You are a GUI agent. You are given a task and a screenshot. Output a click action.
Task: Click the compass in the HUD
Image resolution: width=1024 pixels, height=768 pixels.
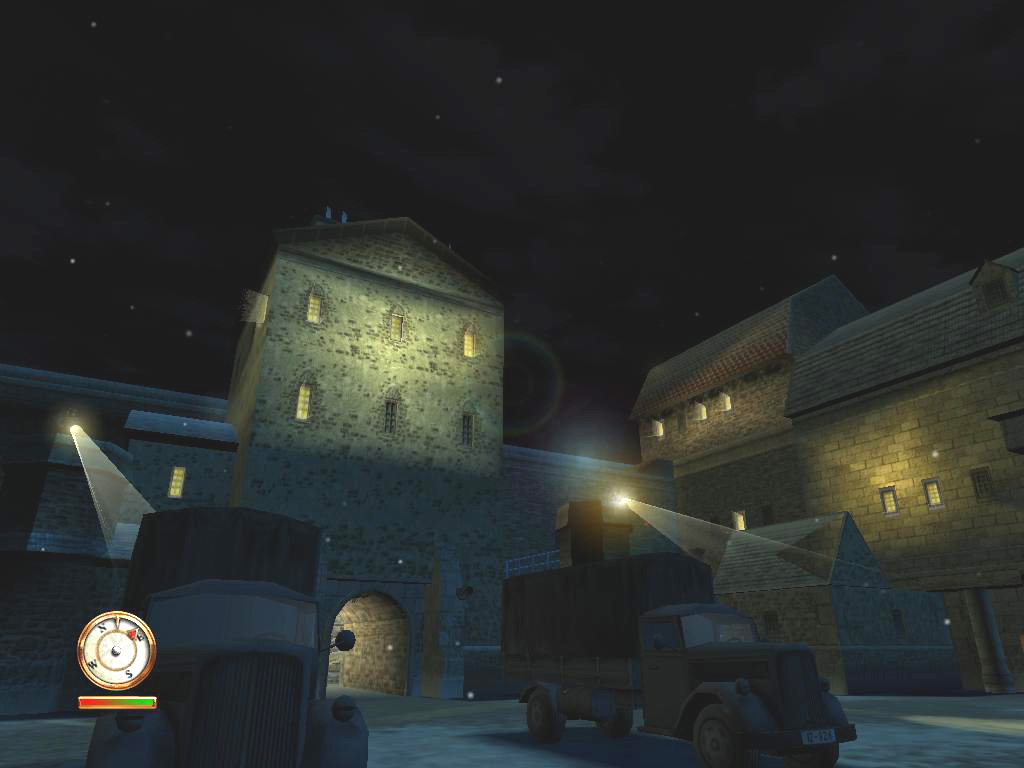tap(116, 650)
